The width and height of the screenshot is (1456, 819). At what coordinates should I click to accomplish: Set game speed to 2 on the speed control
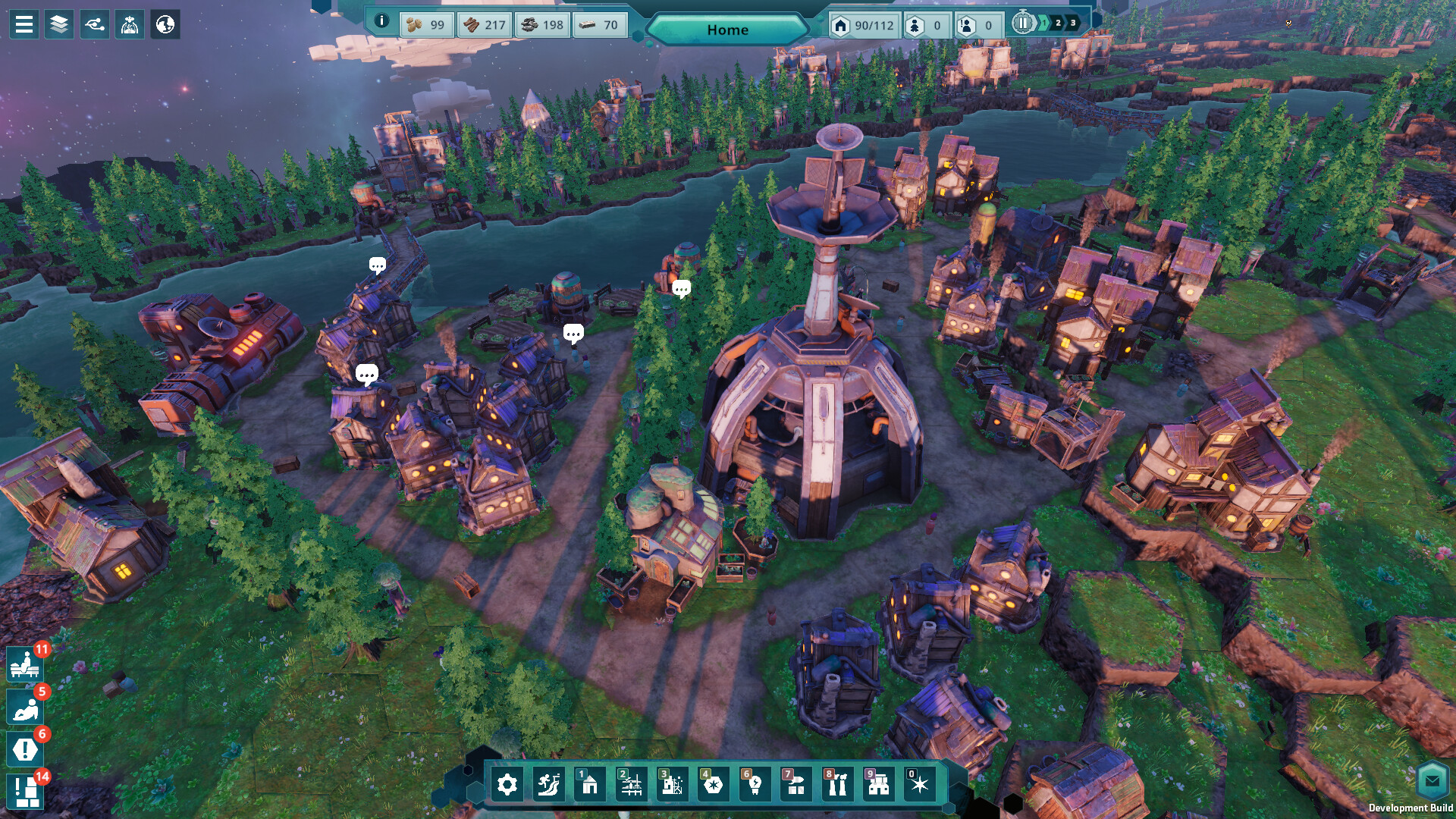[x=1057, y=24]
